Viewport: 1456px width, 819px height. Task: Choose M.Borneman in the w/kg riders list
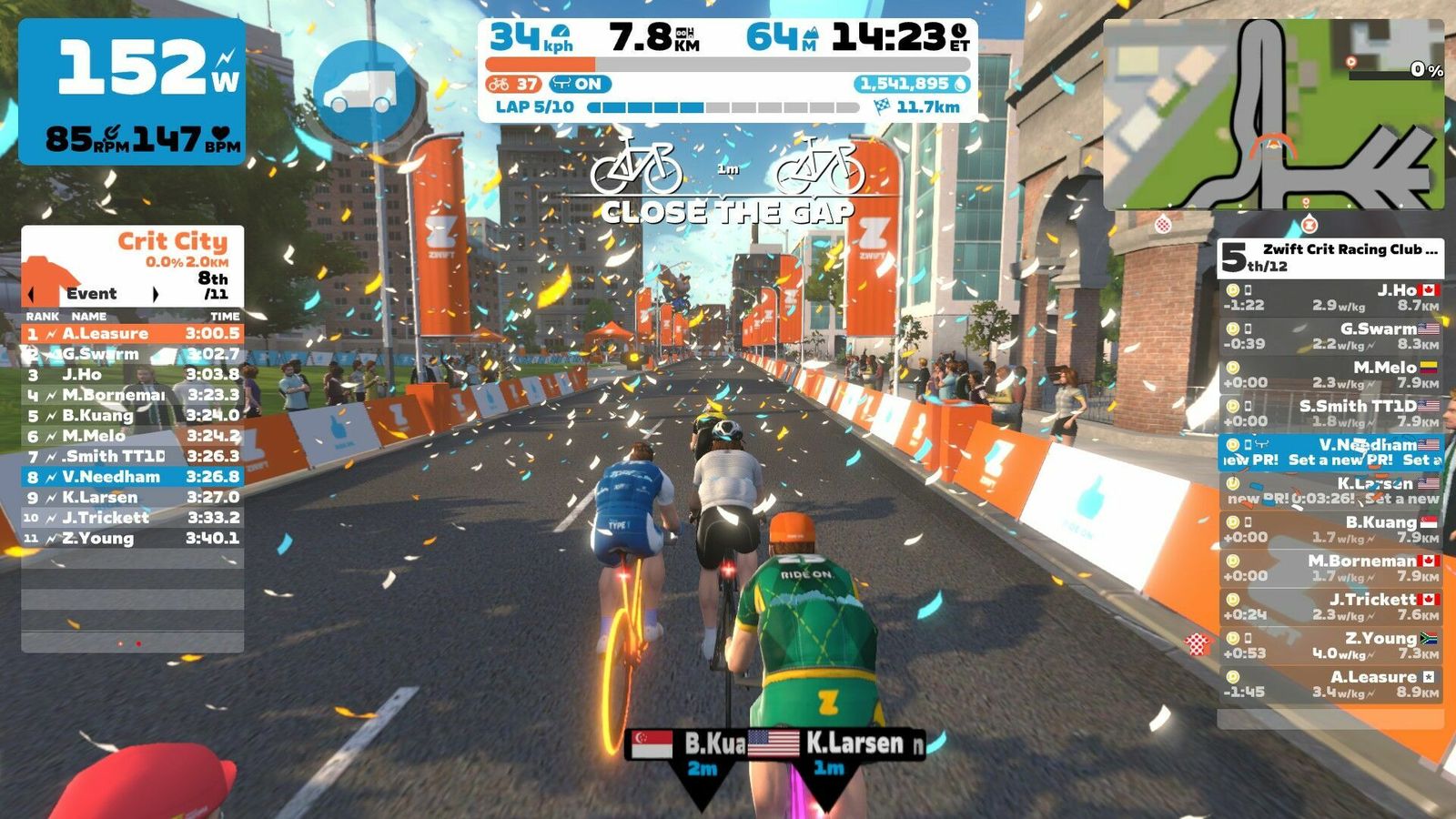click(1330, 568)
